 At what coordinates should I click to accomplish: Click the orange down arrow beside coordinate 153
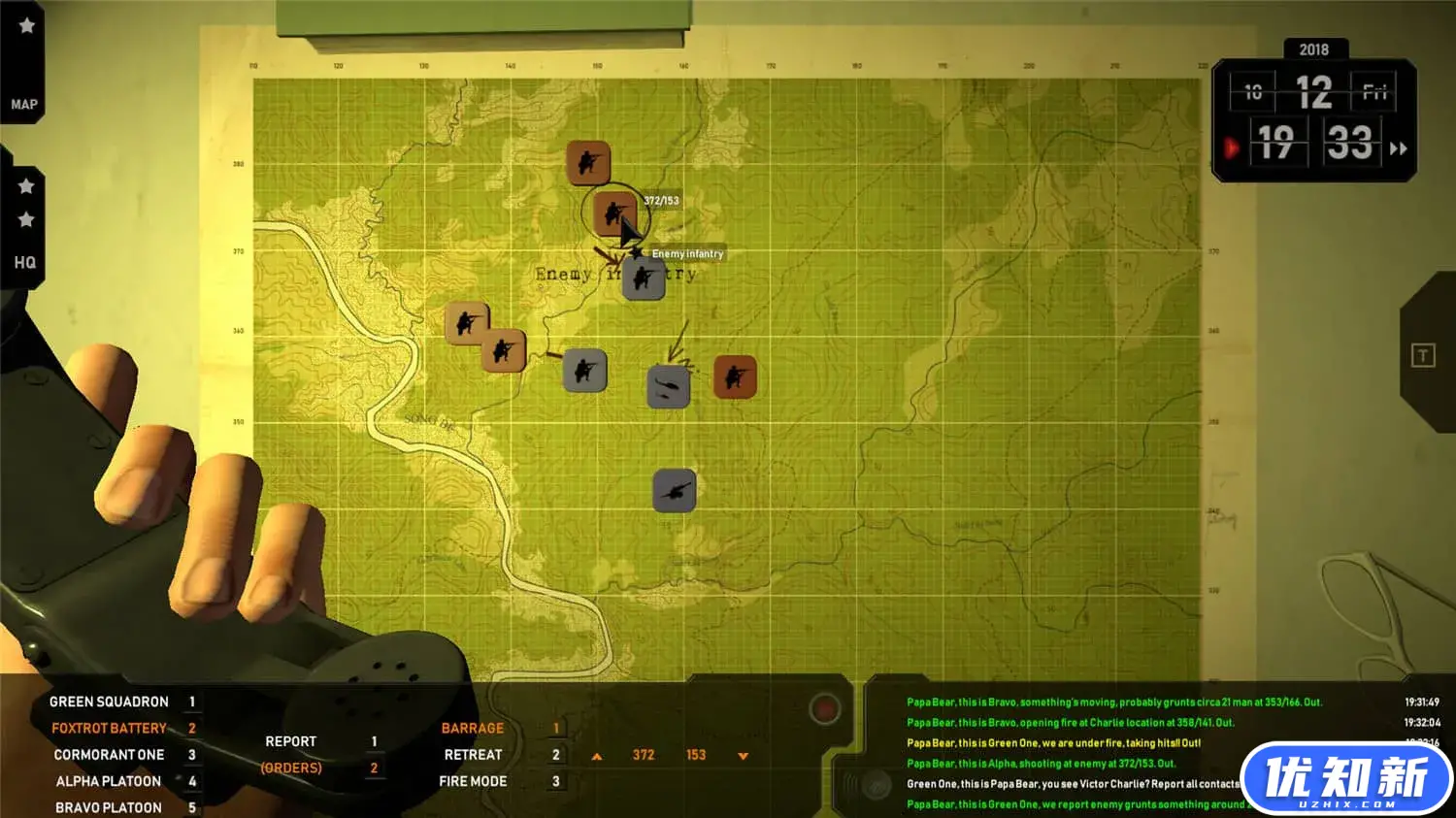click(x=743, y=756)
